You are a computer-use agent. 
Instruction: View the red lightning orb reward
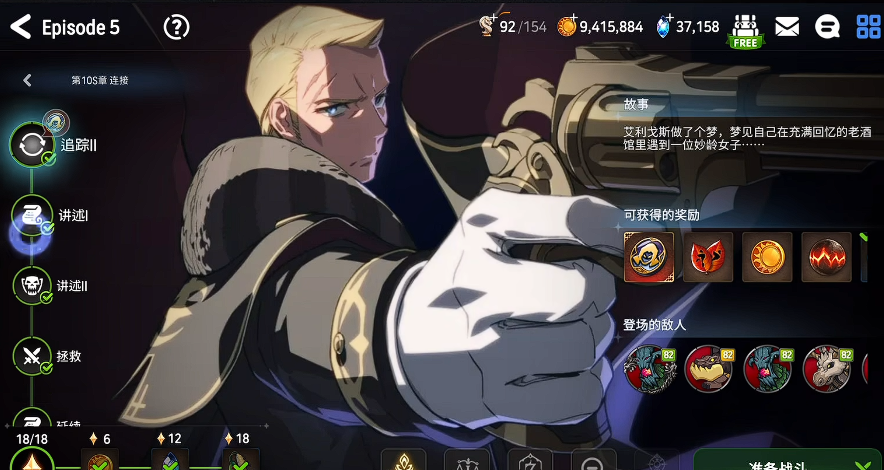coord(826,257)
